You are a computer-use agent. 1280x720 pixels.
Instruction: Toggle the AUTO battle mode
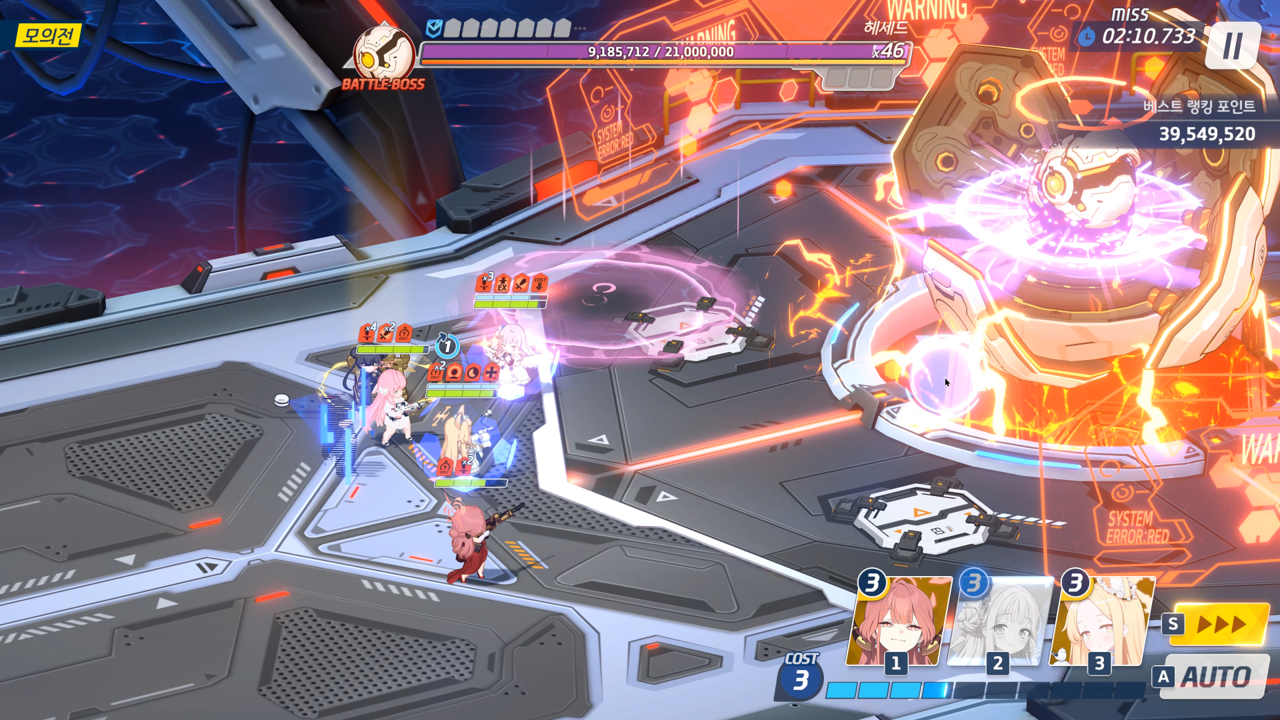(x=1215, y=677)
